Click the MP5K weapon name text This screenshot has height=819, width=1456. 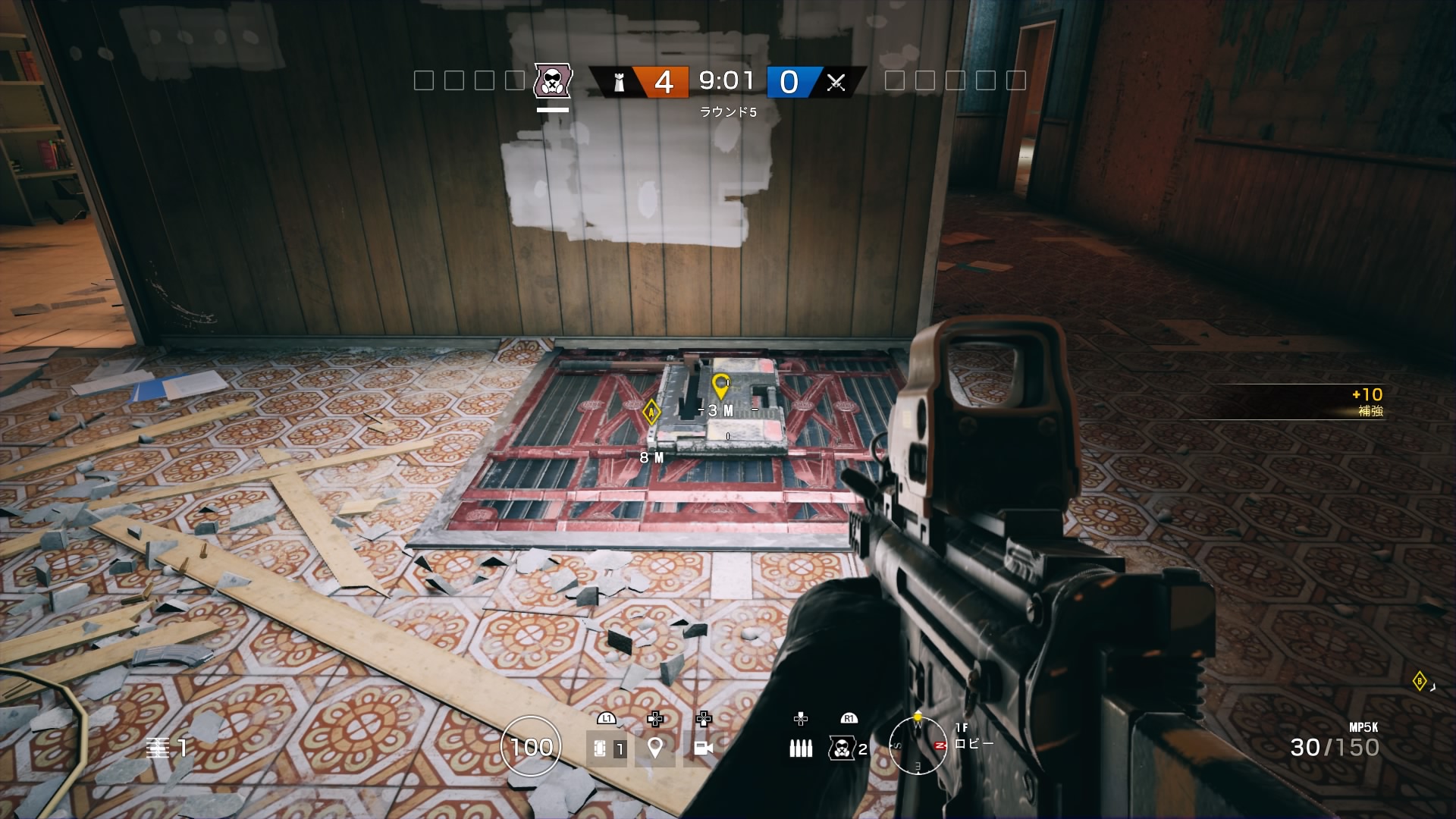pyautogui.click(x=1364, y=726)
